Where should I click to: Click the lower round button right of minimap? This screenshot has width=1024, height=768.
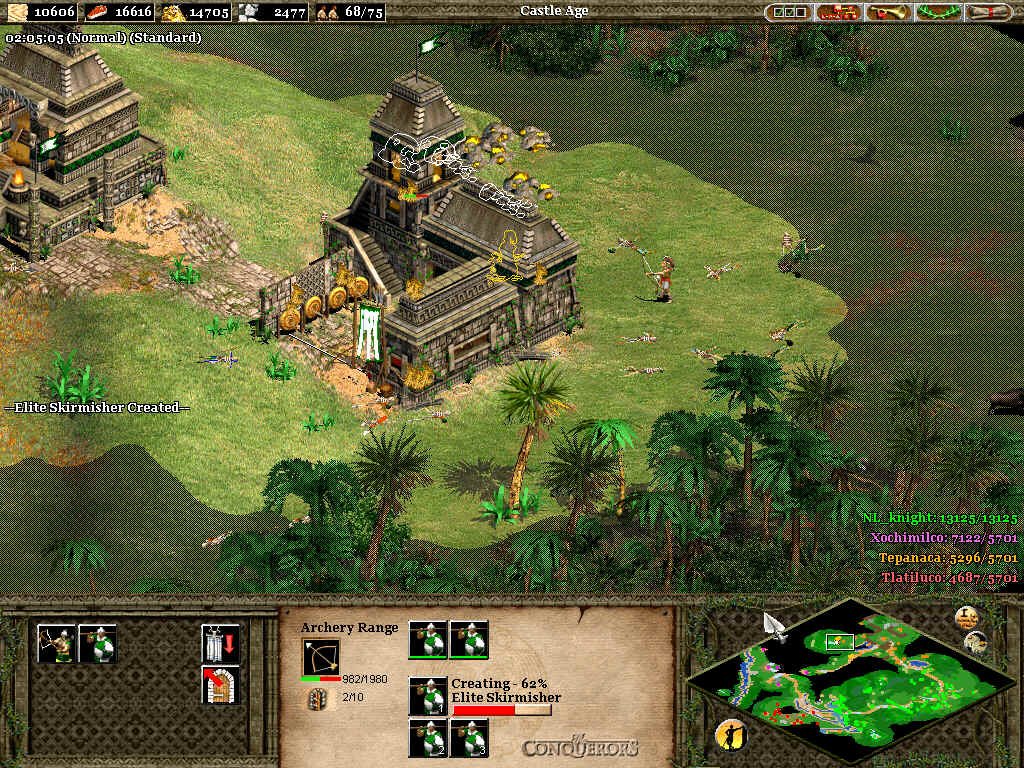pos(977,642)
